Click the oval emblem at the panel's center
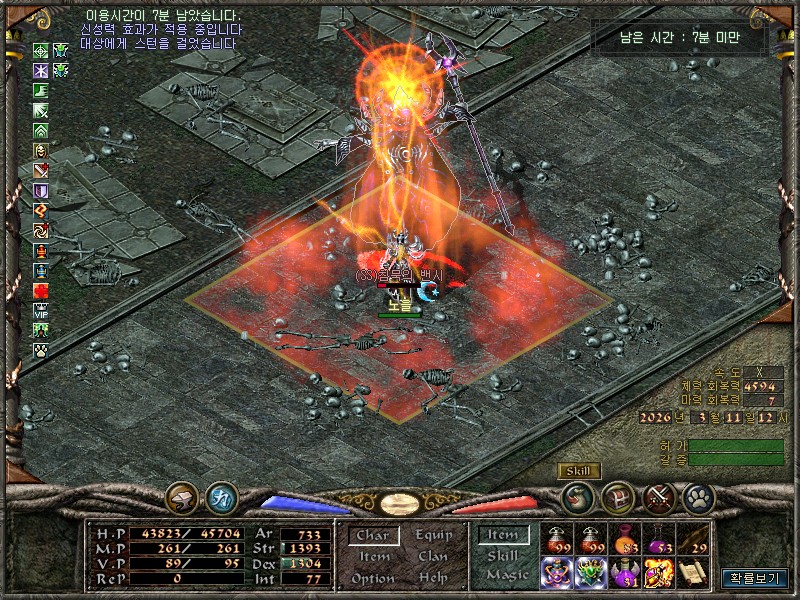The height and width of the screenshot is (600, 800). [401, 503]
